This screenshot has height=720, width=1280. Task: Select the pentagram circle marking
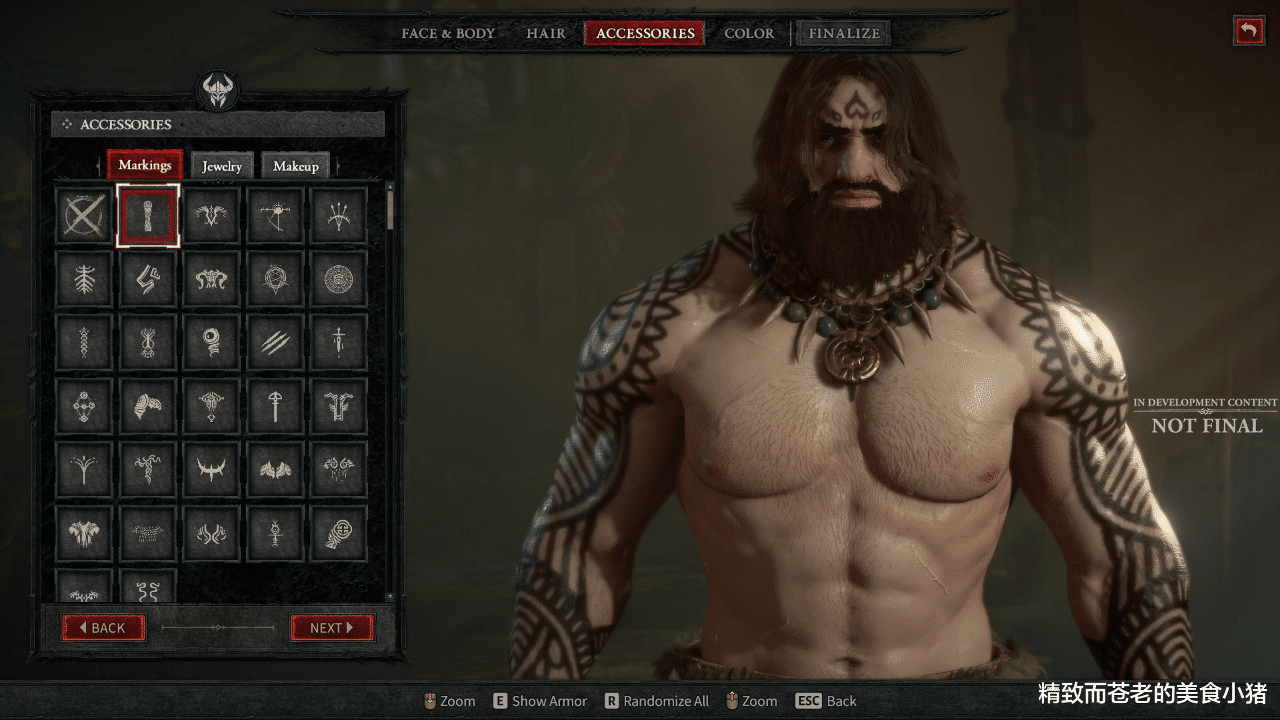pos(275,279)
